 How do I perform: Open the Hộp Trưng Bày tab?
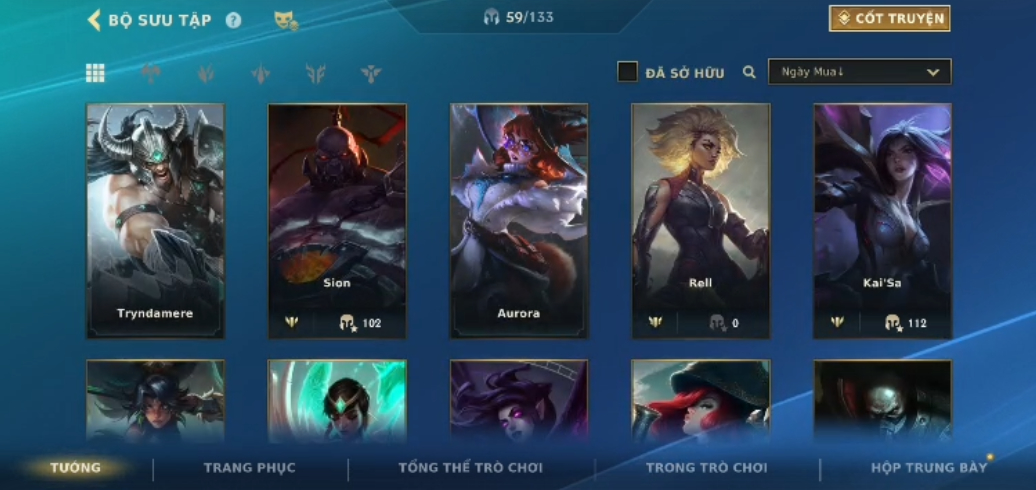(x=928, y=468)
